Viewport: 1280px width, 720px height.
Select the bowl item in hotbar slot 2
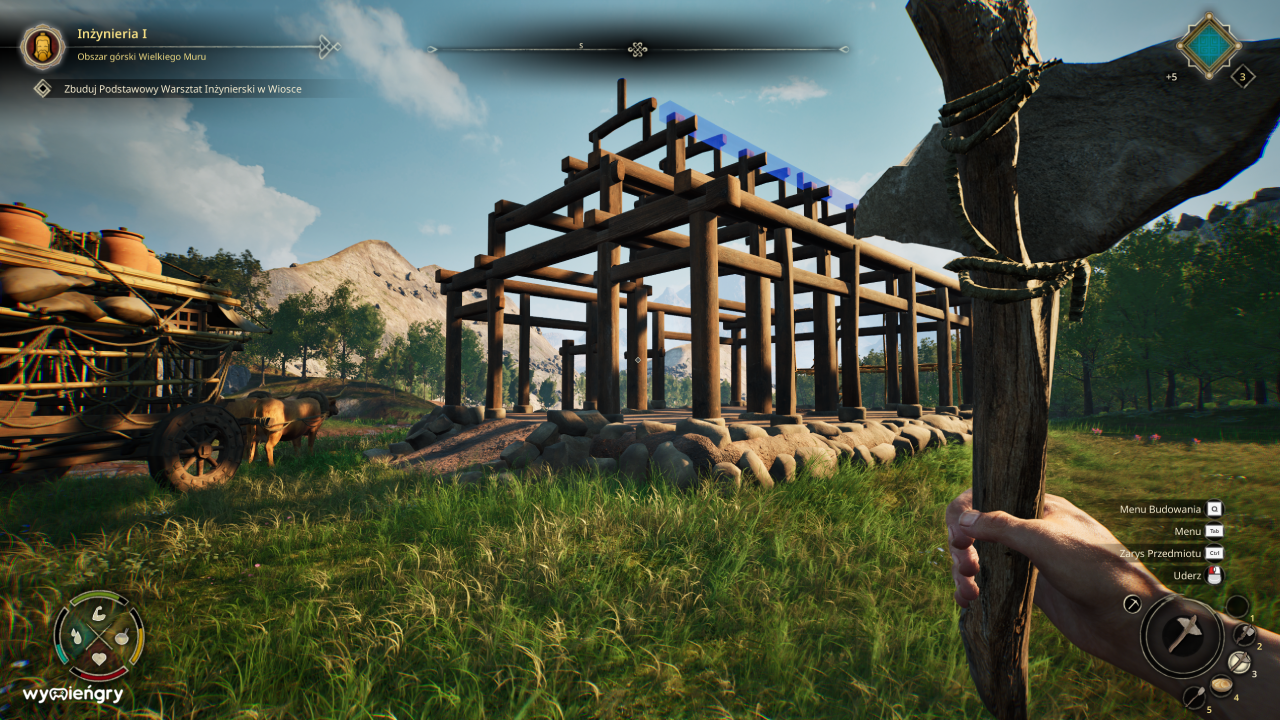(1240, 661)
